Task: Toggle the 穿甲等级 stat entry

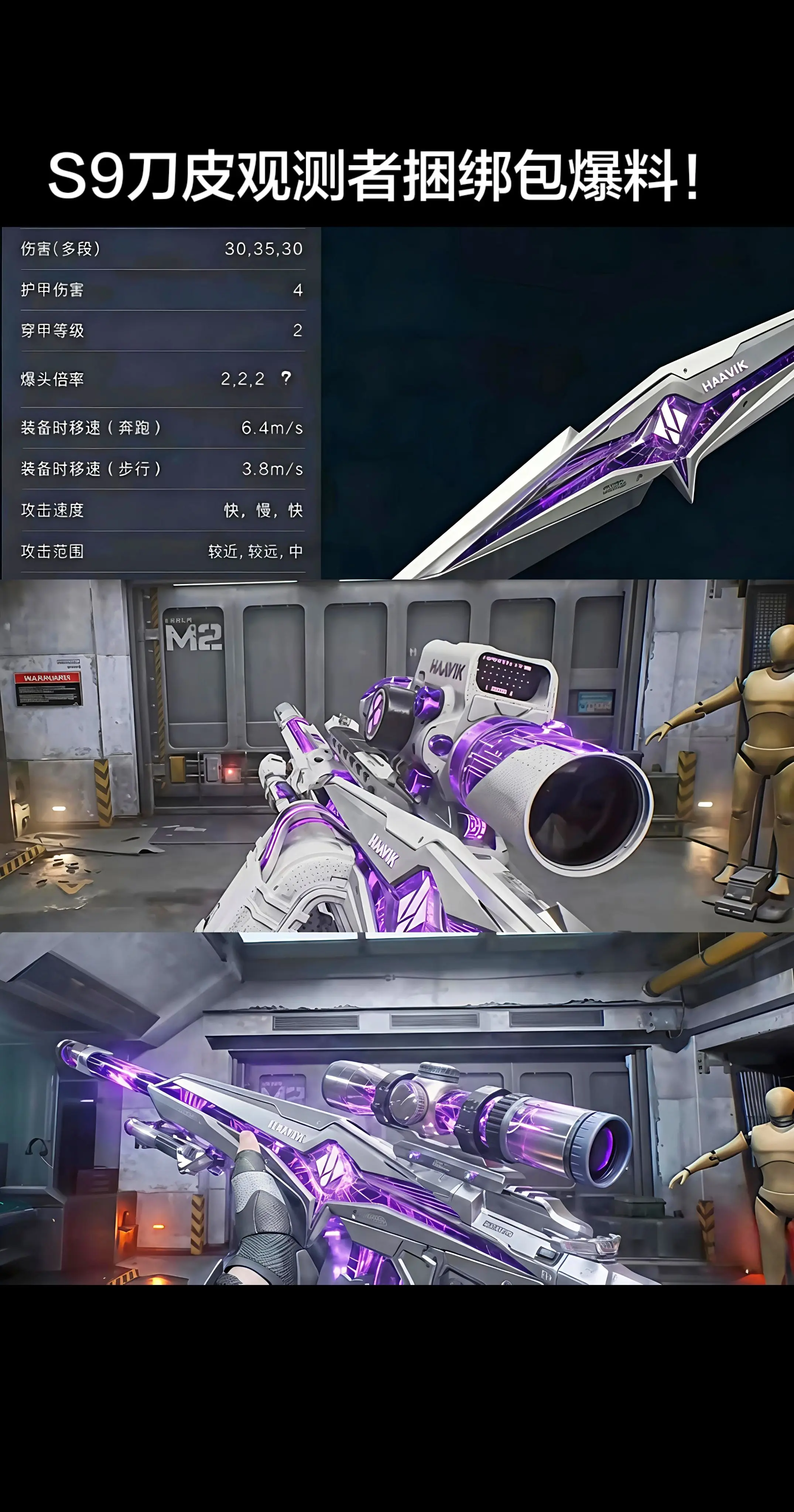Action: (x=158, y=330)
